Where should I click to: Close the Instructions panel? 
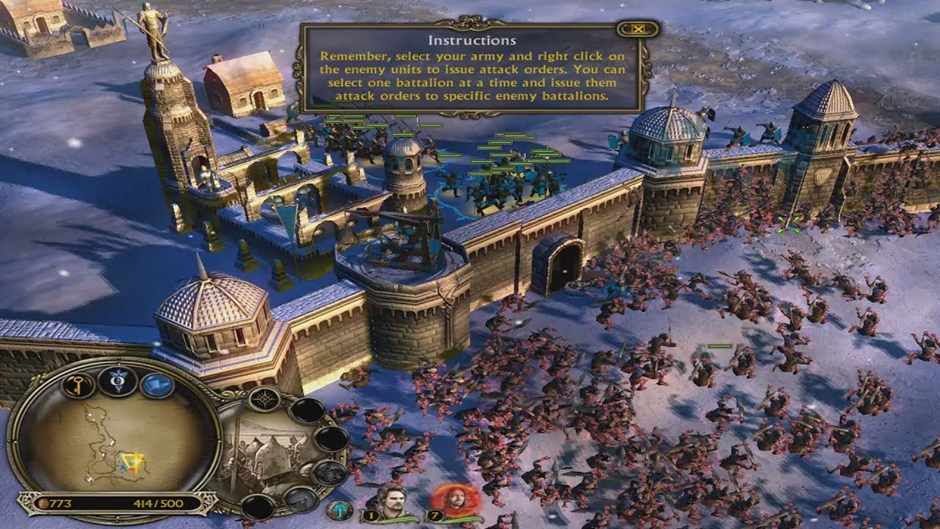632,31
